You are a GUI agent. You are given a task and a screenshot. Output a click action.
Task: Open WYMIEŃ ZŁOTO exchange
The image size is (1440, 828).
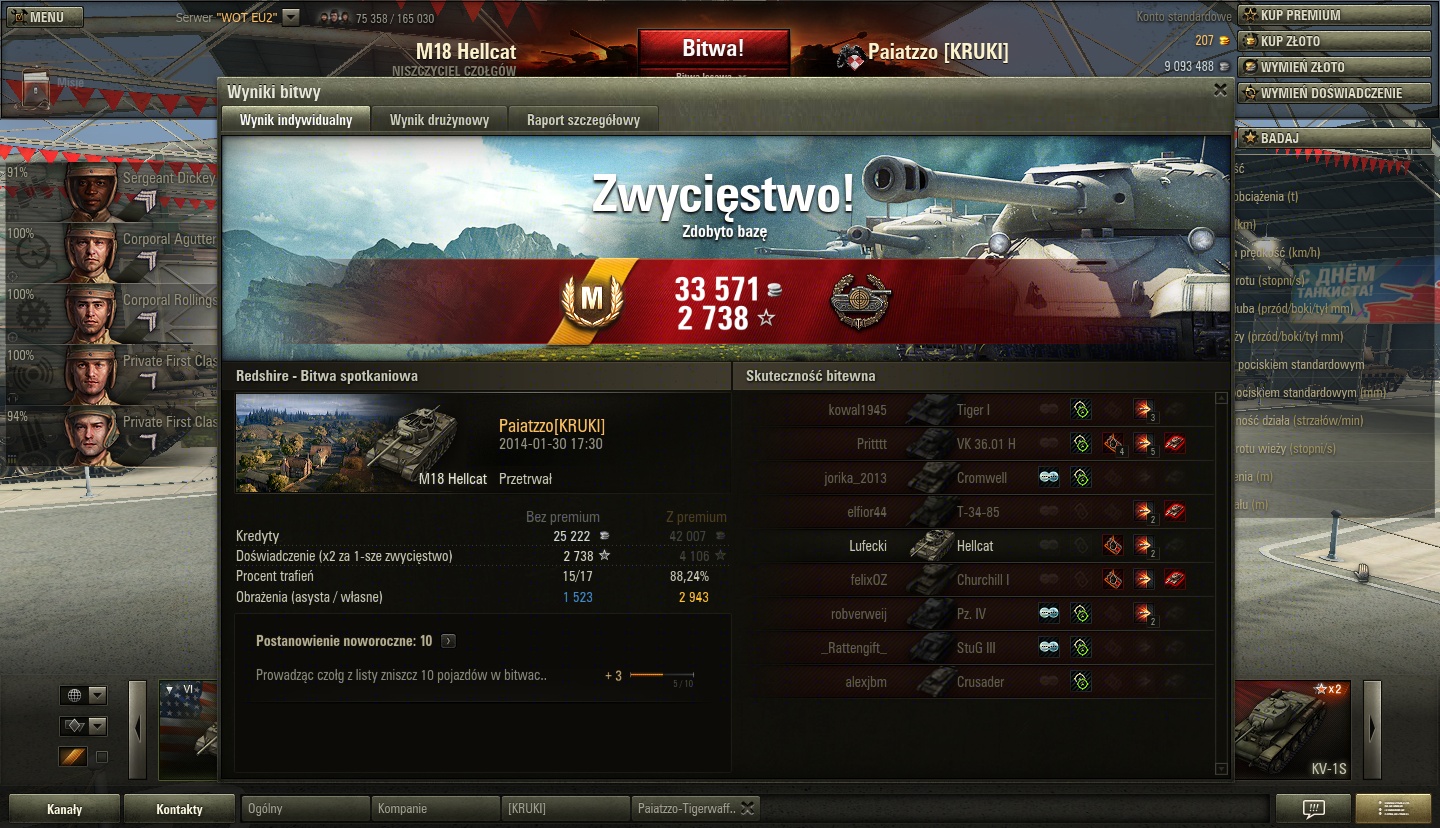[x=1335, y=67]
